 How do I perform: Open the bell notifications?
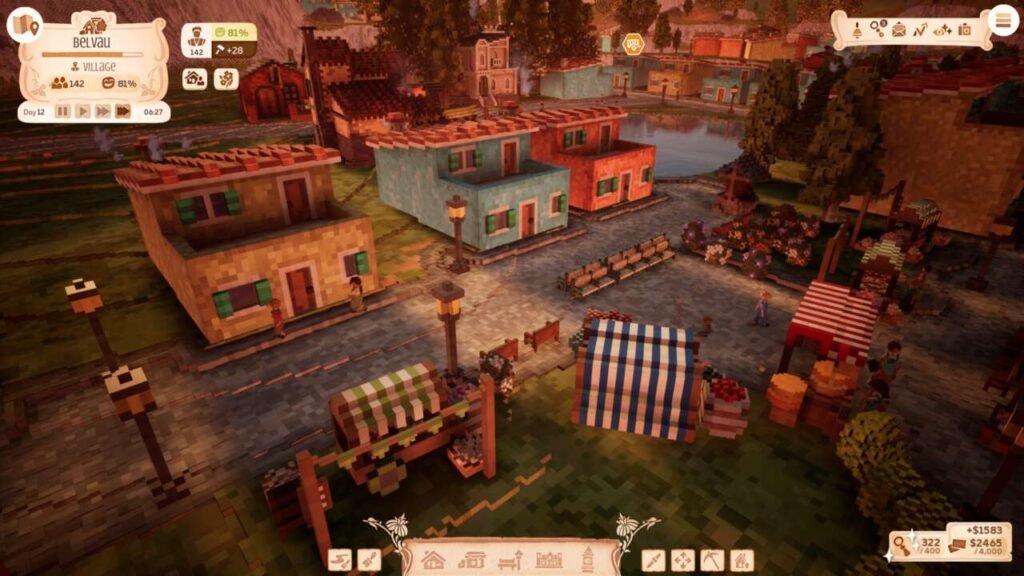856,29
